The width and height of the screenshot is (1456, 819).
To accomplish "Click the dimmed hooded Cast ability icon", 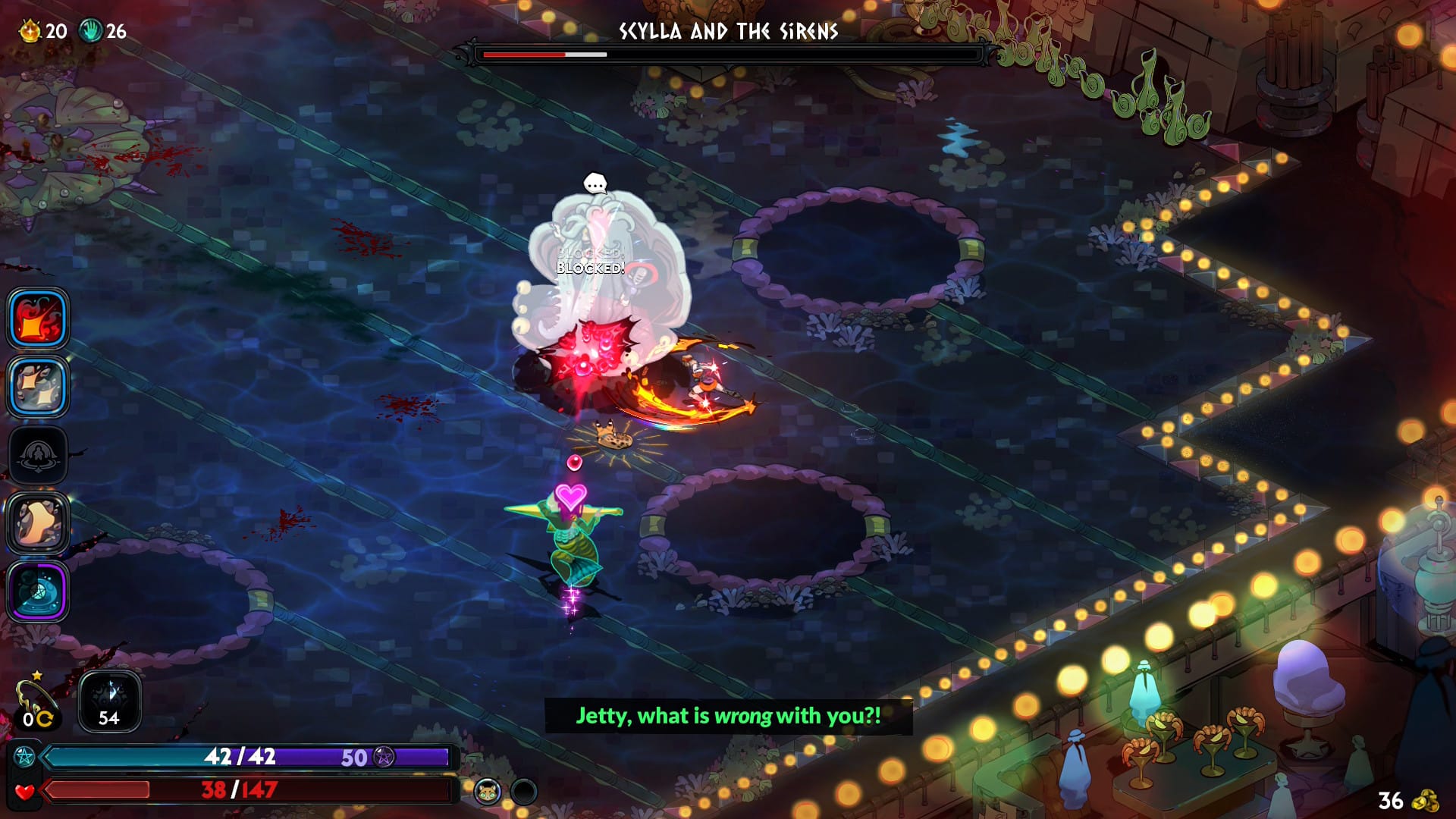I will click(38, 455).
